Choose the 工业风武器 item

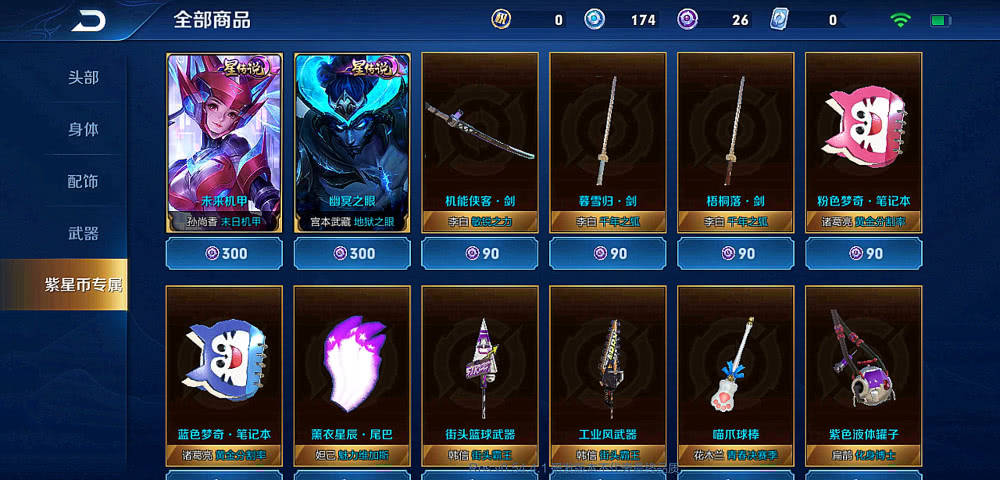[608, 375]
